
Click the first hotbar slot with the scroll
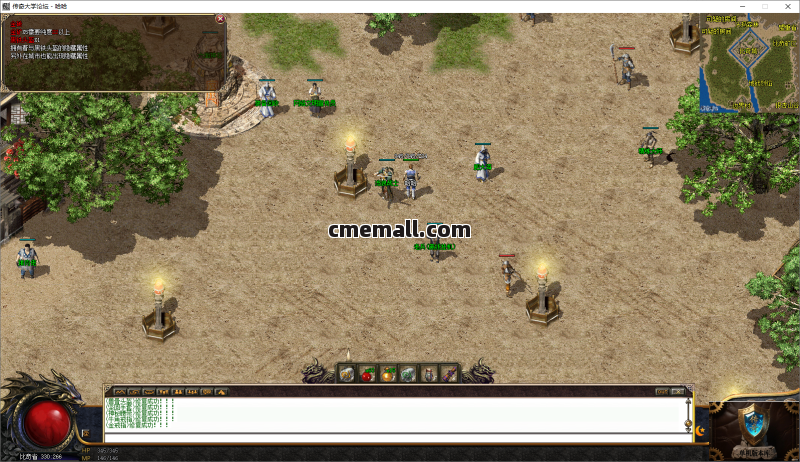(x=346, y=373)
